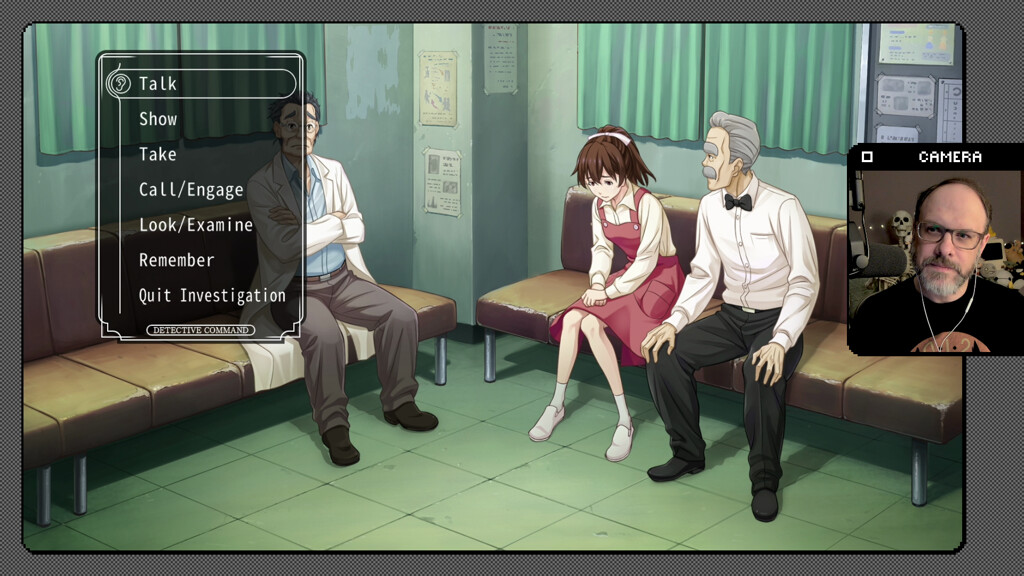Image resolution: width=1024 pixels, height=576 pixels.
Task: Choose the Look/Examine option
Action: coord(196,225)
